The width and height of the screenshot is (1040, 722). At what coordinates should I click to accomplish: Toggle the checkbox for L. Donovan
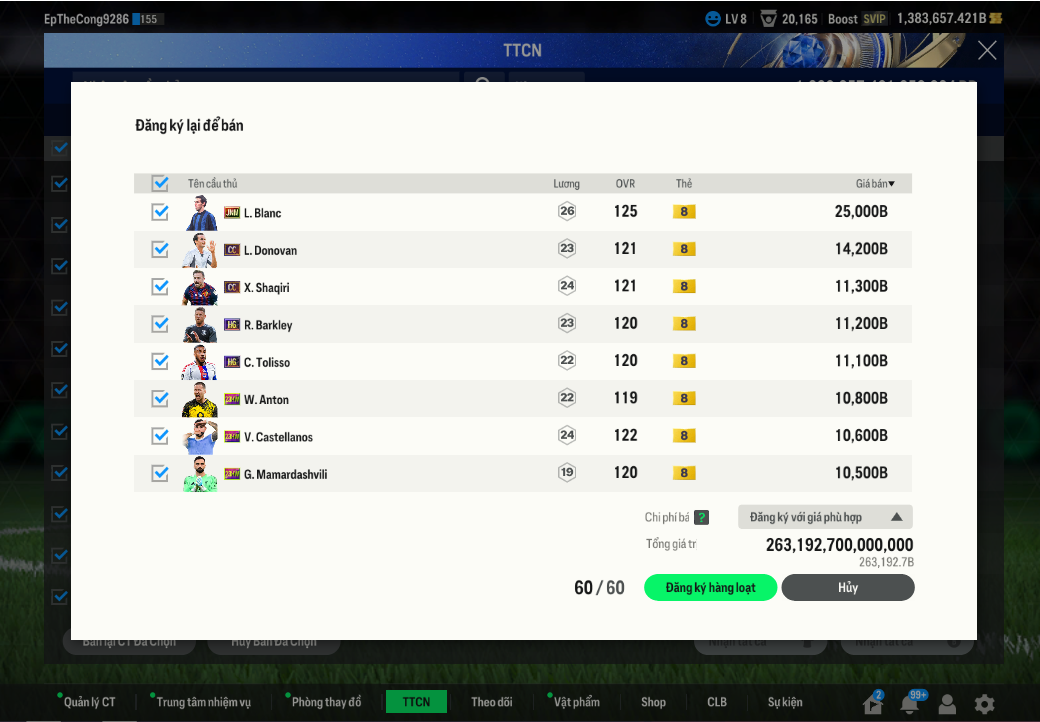pos(160,249)
